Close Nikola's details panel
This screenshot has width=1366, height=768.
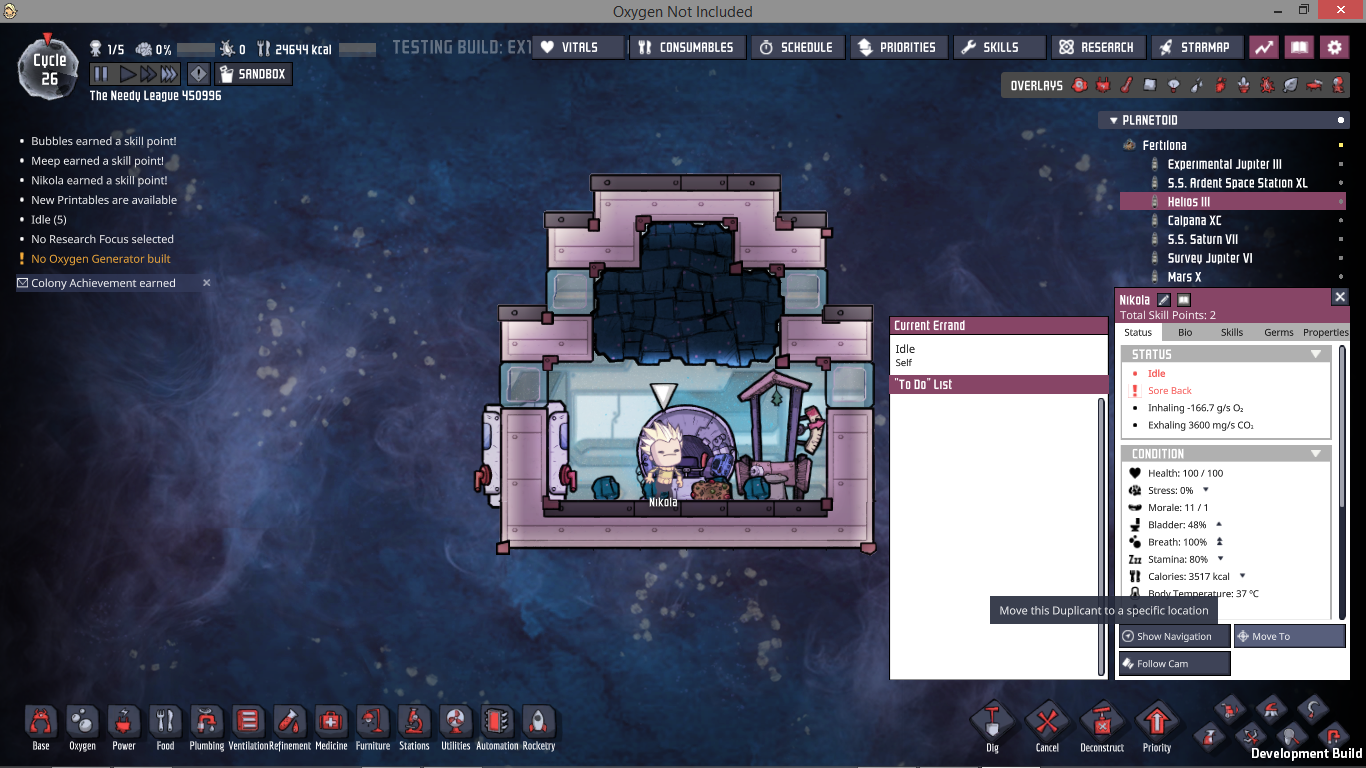(x=1340, y=297)
